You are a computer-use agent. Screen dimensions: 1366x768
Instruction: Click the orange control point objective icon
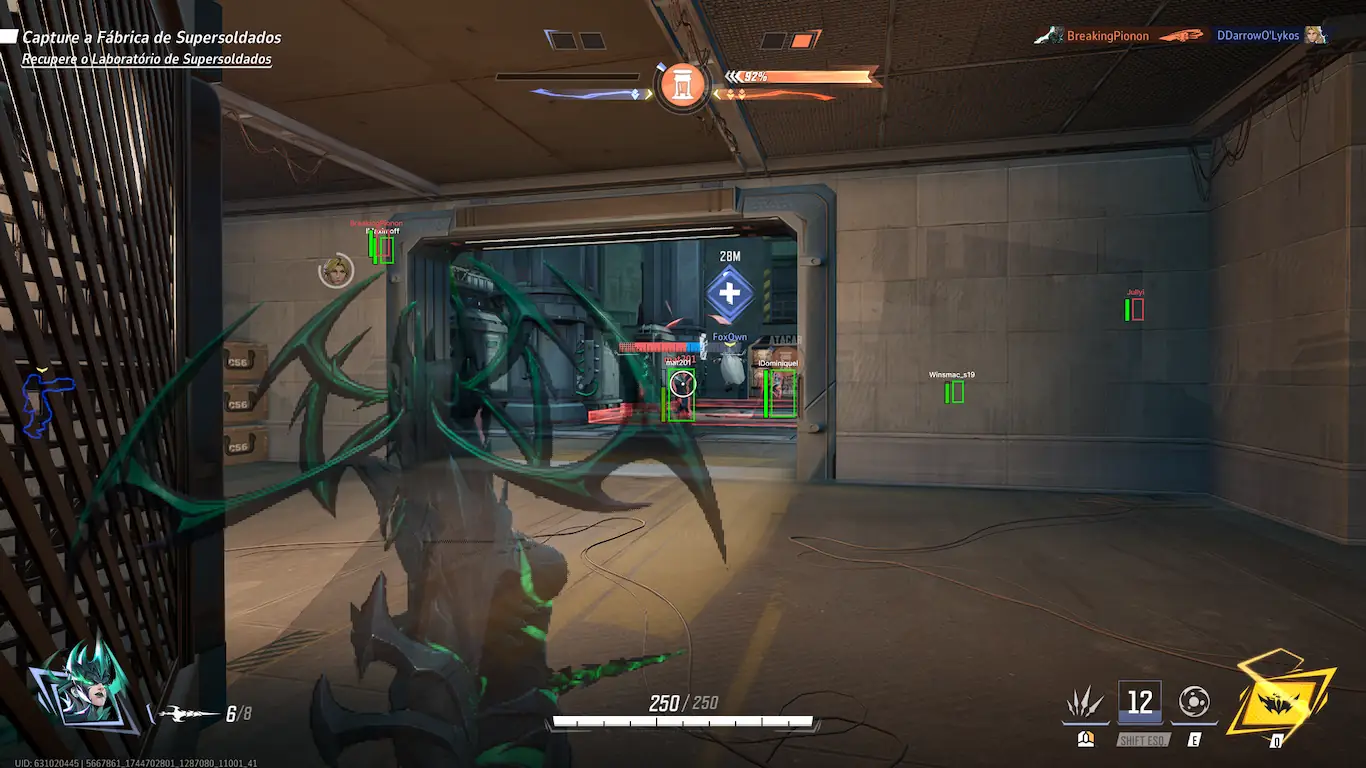(682, 86)
